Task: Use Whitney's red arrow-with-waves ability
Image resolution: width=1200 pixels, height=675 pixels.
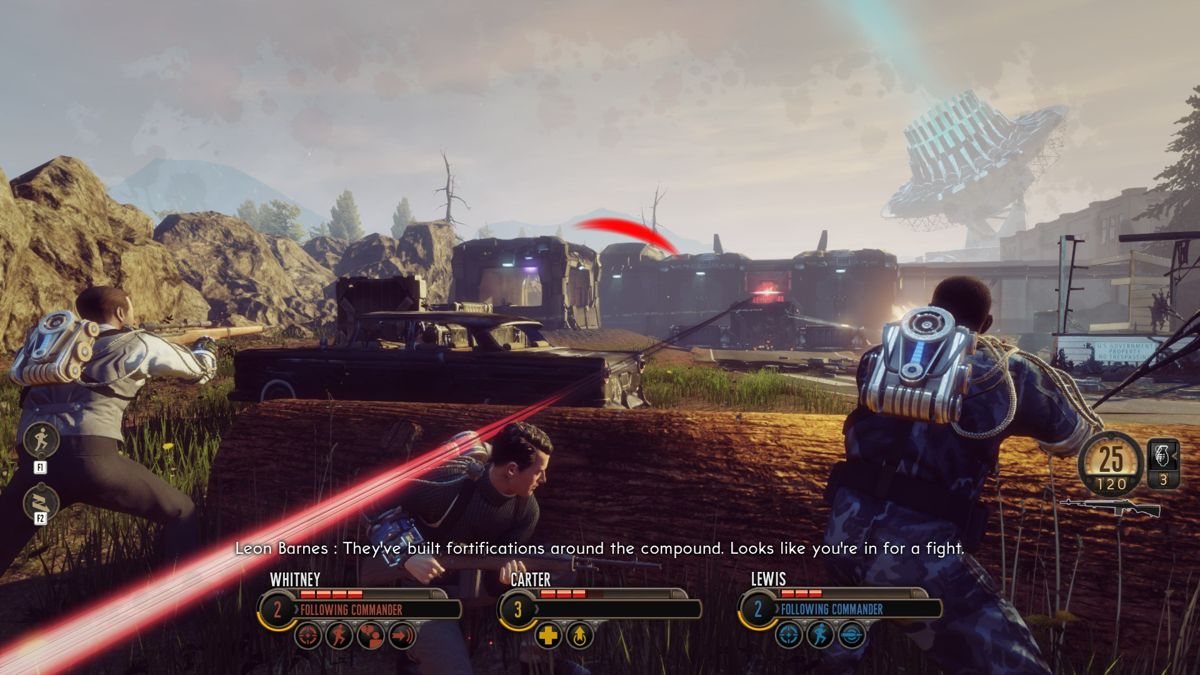Action: [x=402, y=635]
